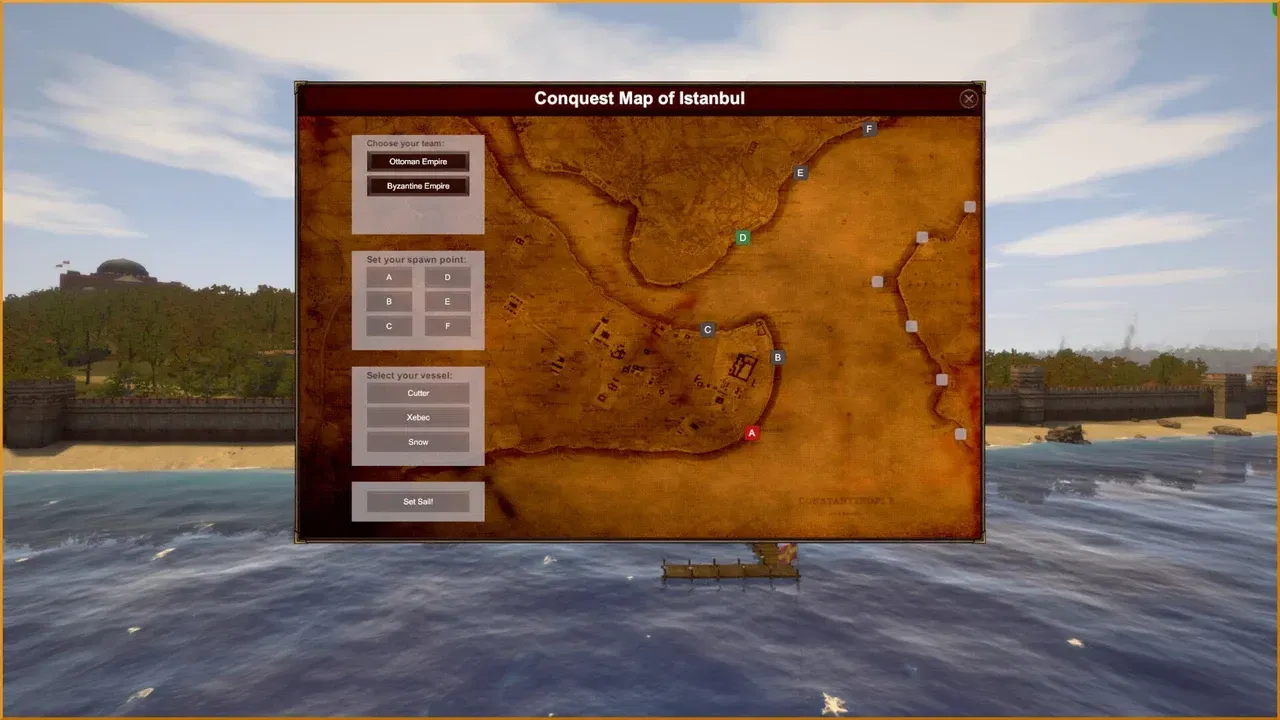The image size is (1280, 720).
Task: Select the Ottoman Empire team
Action: coord(417,161)
